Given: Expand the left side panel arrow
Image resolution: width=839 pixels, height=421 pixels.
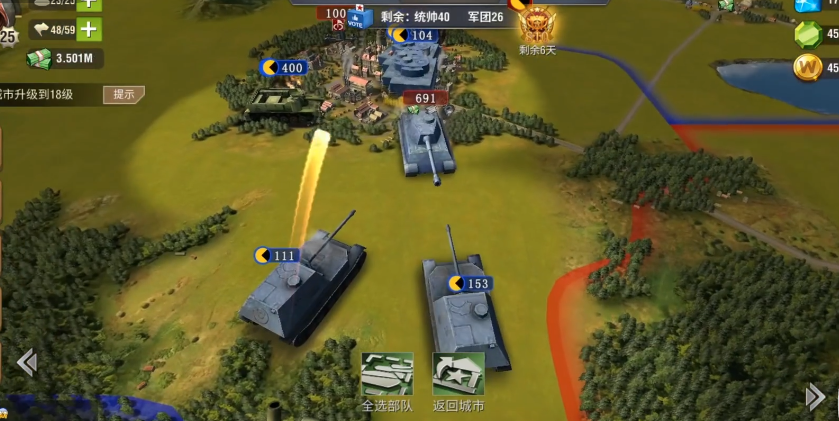Looking at the screenshot, I should 26,362.
